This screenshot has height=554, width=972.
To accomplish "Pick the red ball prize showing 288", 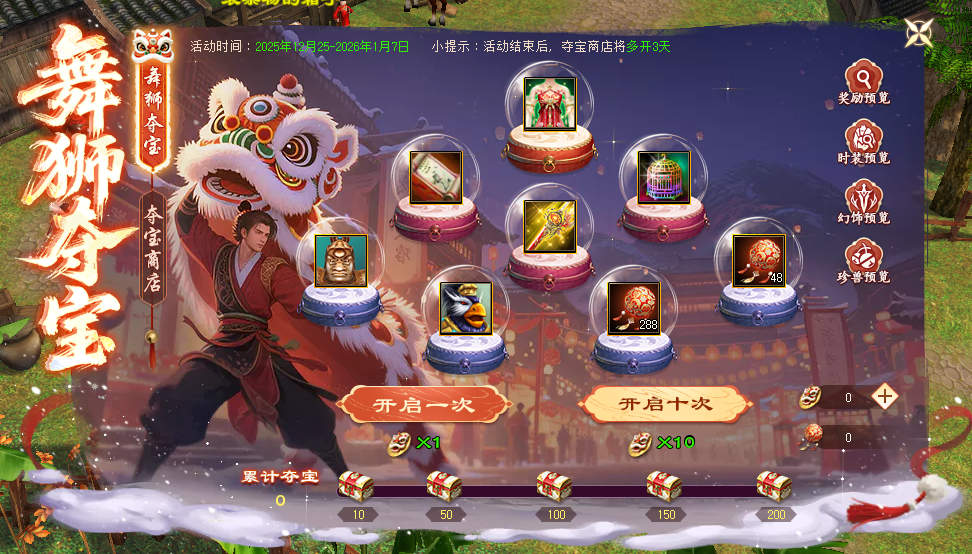I will point(634,308).
